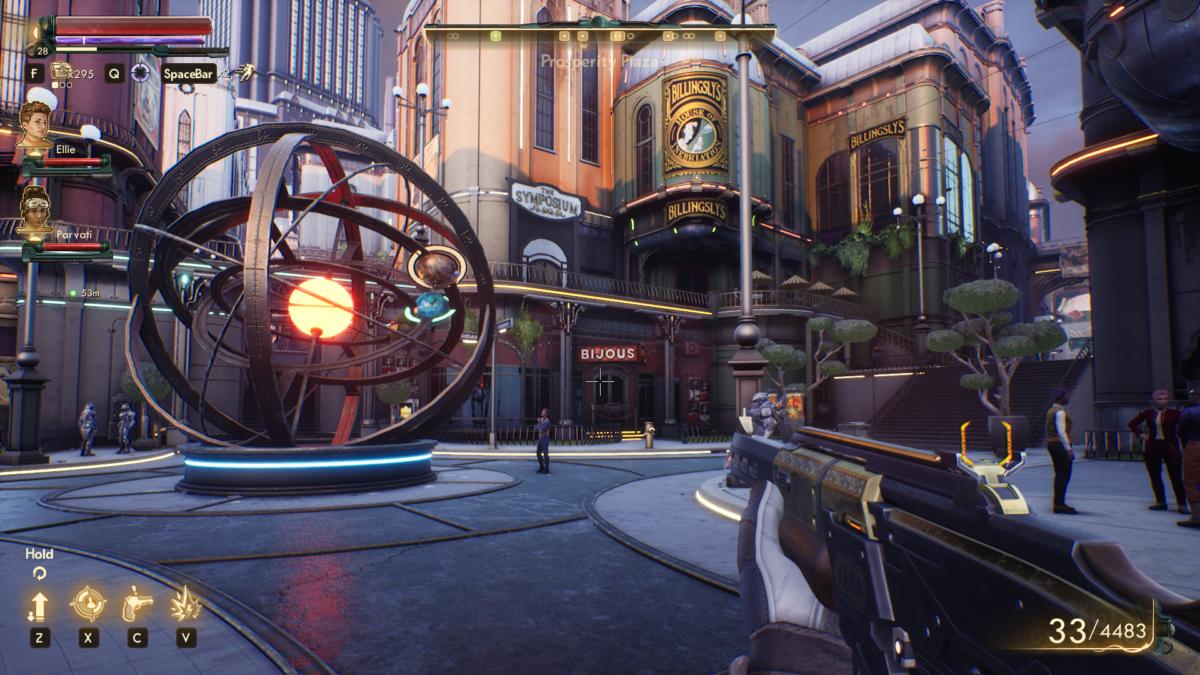Activate the Tactical Time Dilation icon
Image resolution: width=1200 pixels, height=675 pixels.
[x=141, y=72]
